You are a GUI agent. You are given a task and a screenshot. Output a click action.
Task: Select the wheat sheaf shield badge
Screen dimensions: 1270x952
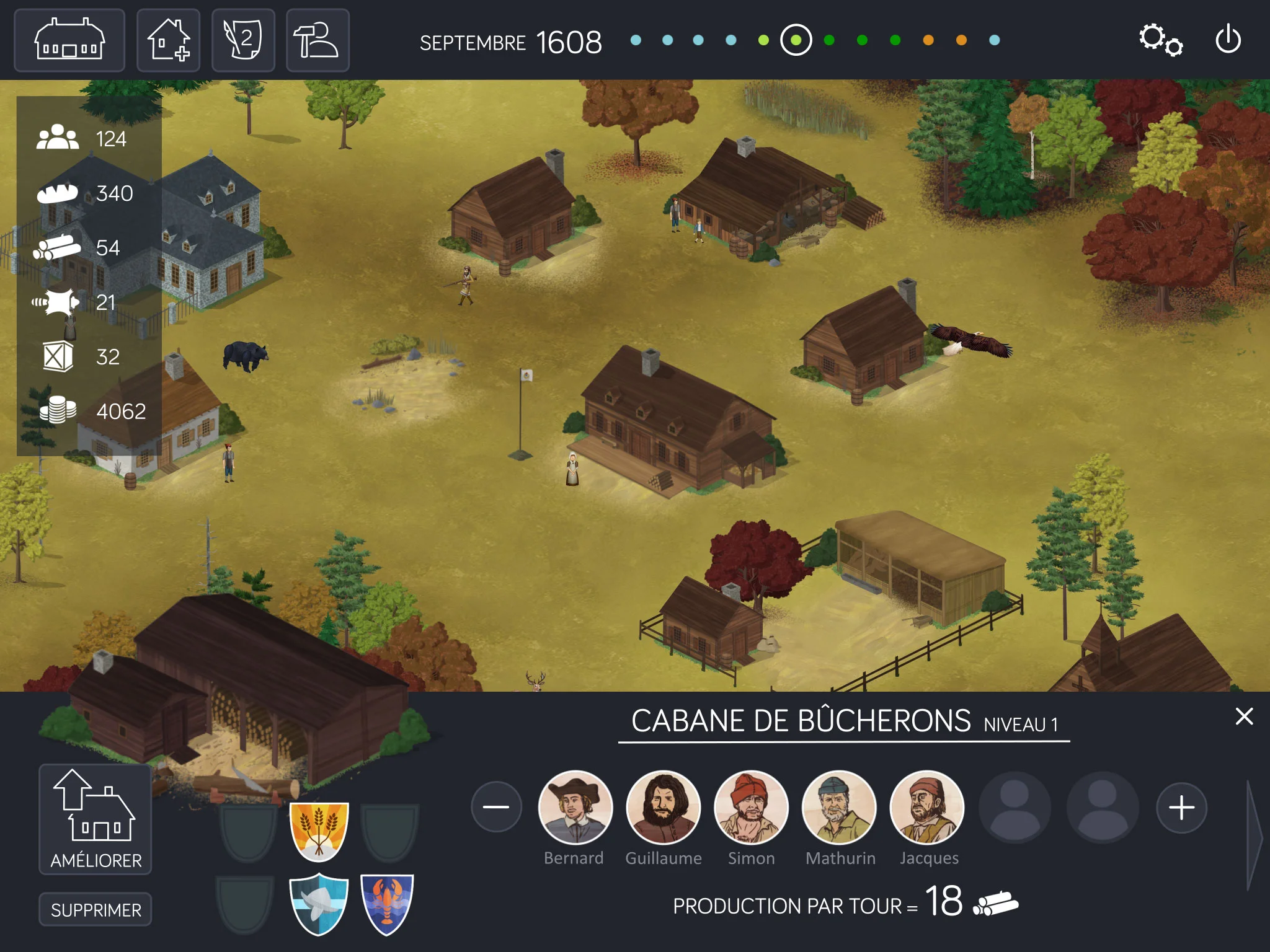click(x=319, y=831)
